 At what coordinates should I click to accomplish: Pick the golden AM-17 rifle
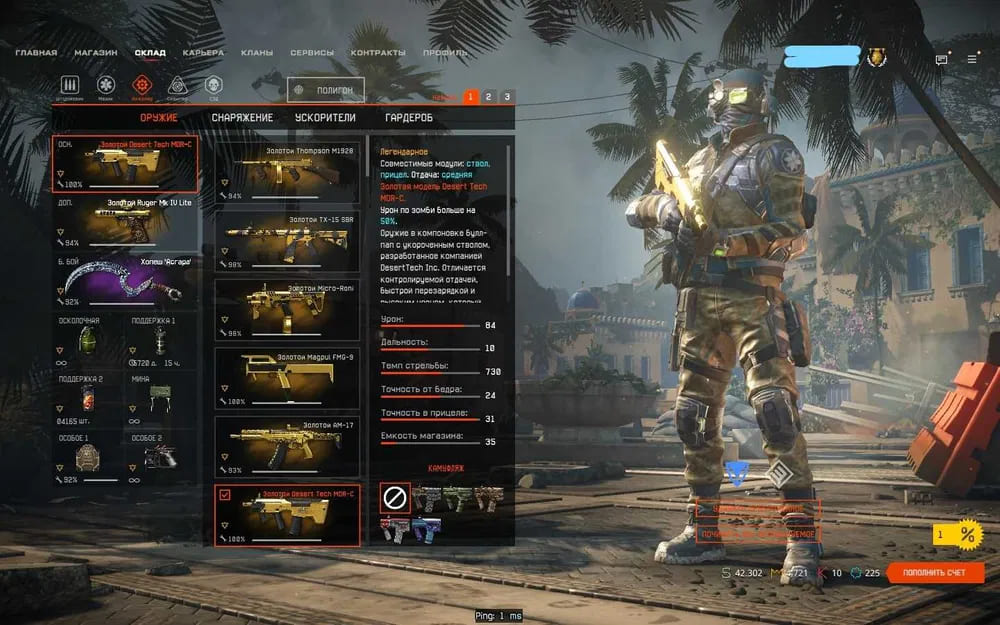287,444
